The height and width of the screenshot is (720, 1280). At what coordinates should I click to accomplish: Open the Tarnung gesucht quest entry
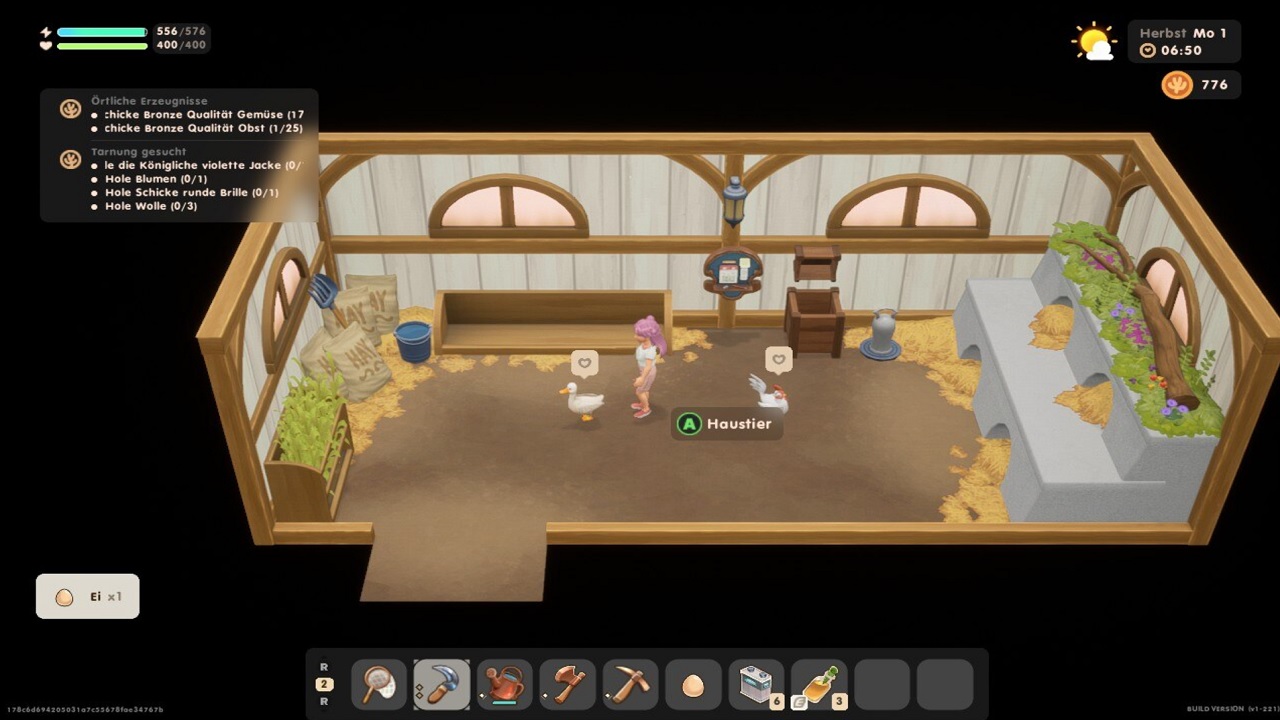[x=138, y=152]
